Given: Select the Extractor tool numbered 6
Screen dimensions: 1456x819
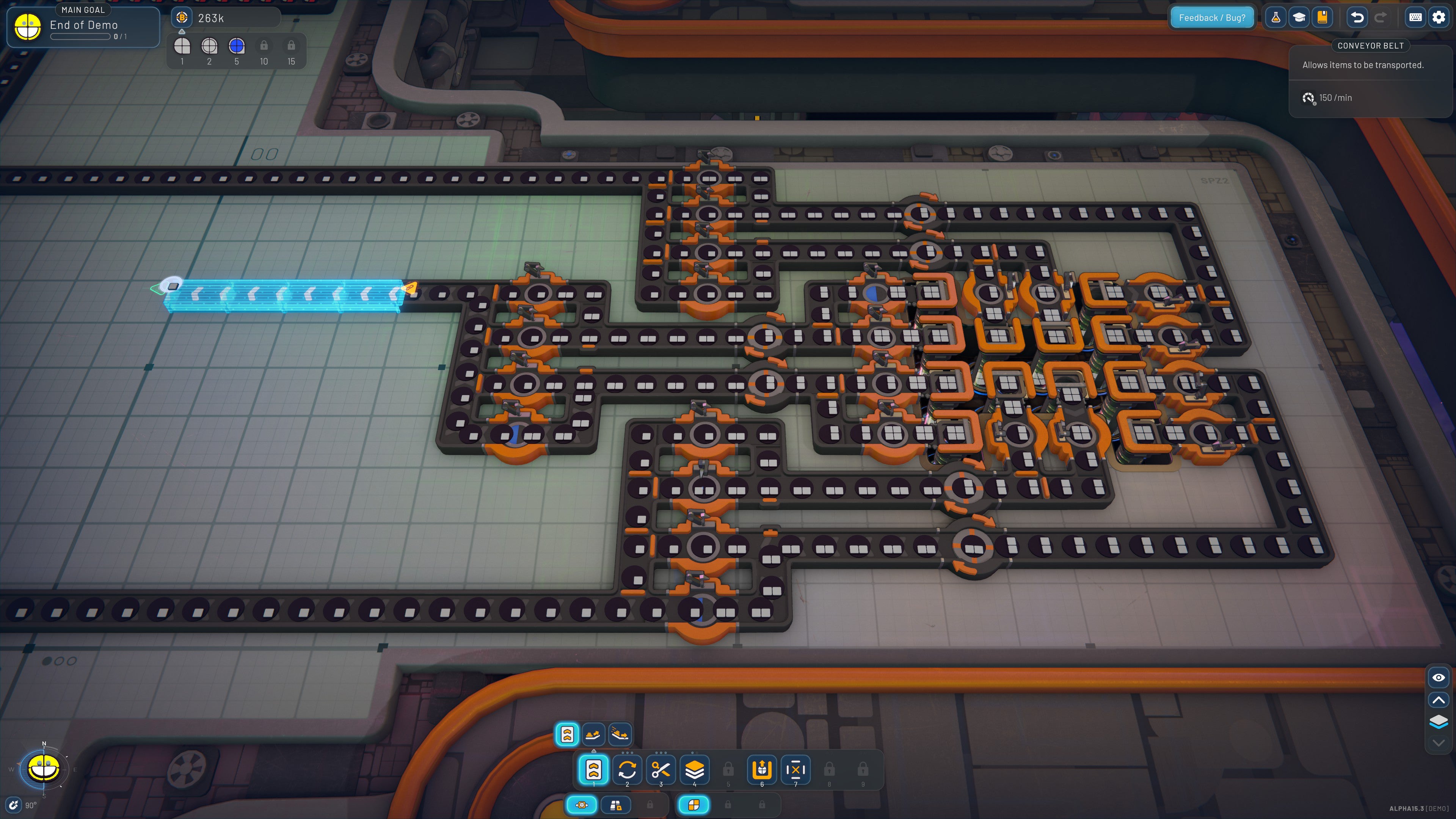Looking at the screenshot, I should click(762, 770).
